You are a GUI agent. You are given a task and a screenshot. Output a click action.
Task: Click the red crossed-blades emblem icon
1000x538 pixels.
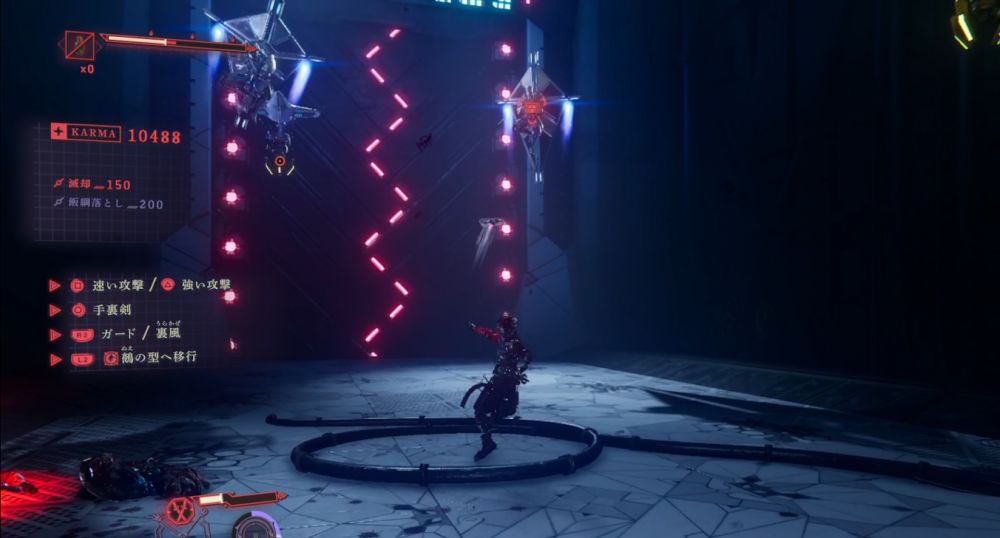pos(181,512)
